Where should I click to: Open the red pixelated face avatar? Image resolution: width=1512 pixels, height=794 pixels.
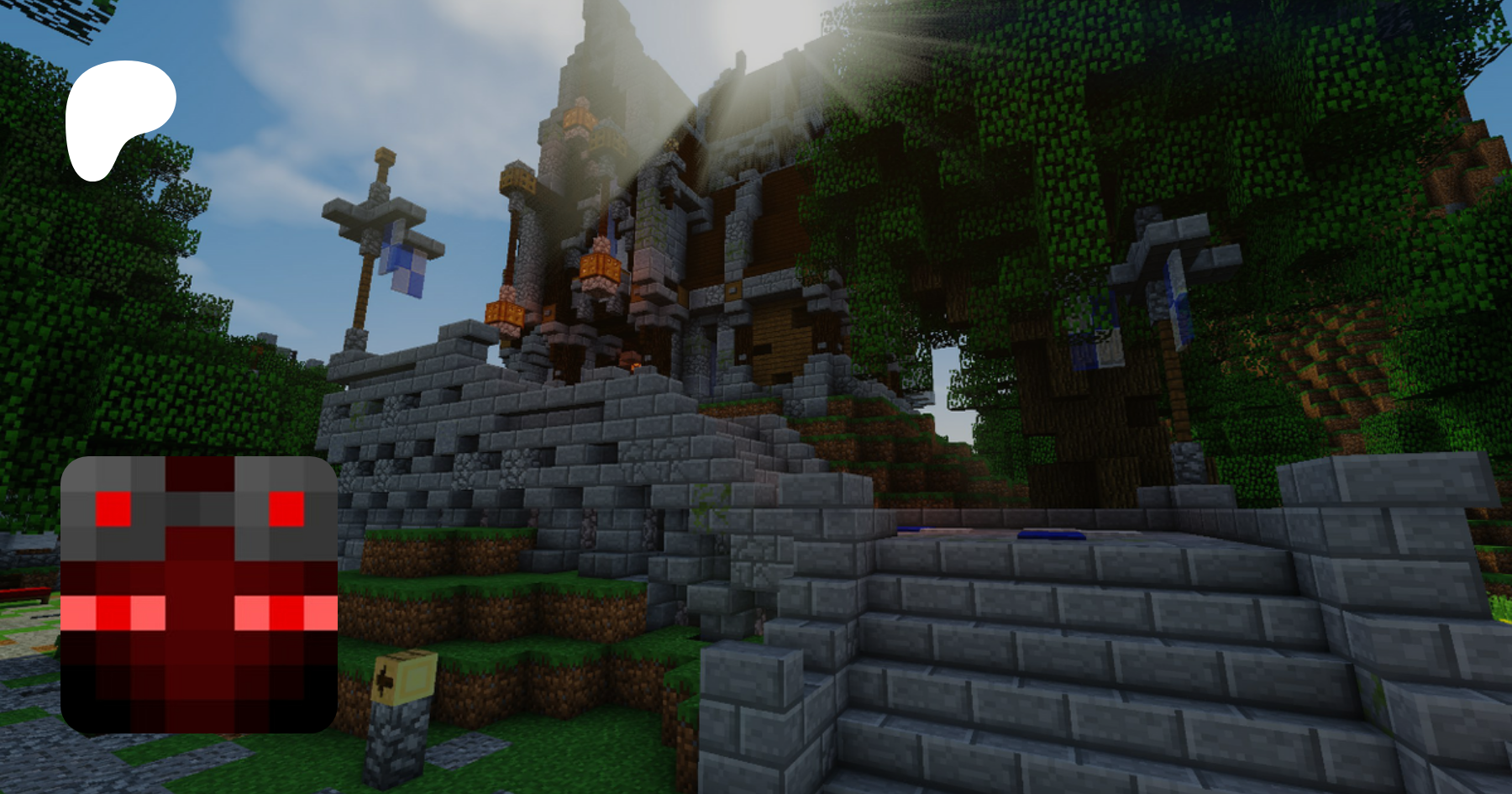[x=199, y=594]
